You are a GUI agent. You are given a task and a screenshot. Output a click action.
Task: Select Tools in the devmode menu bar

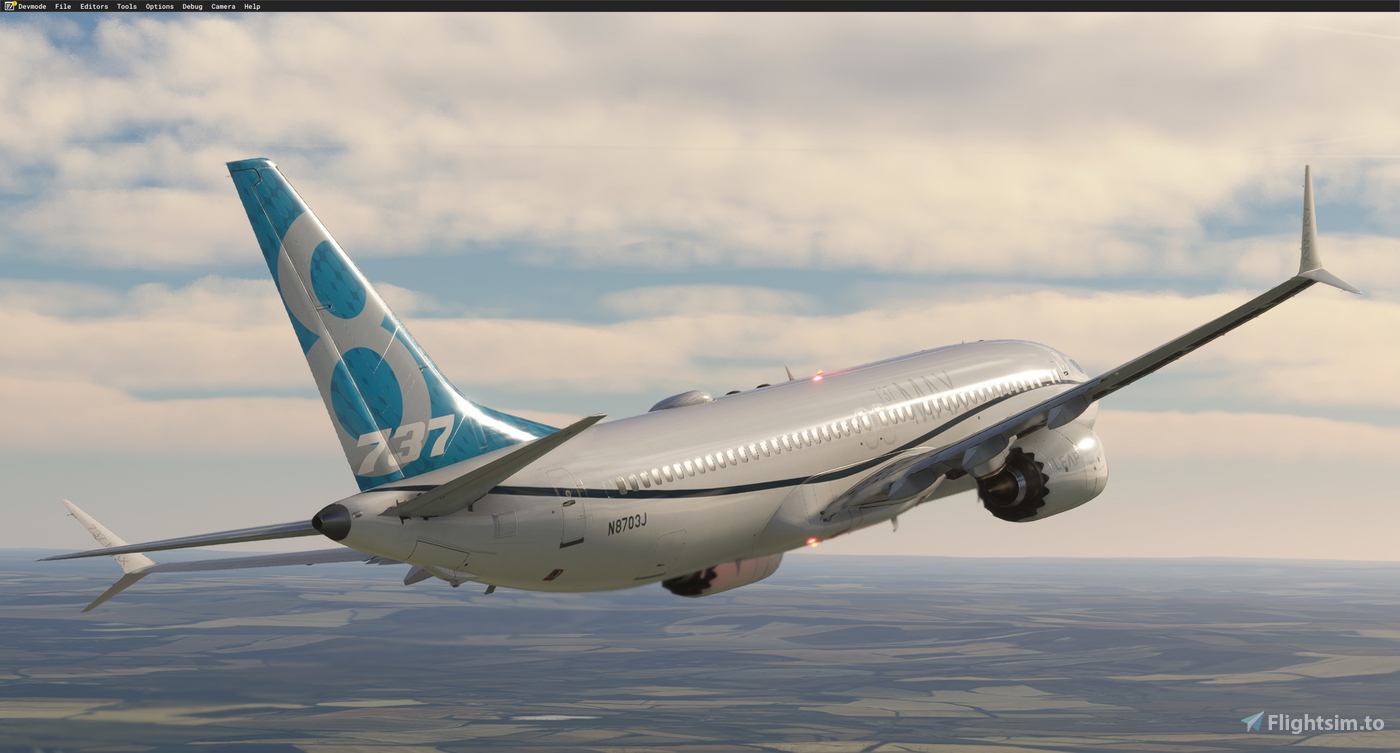(x=125, y=6)
